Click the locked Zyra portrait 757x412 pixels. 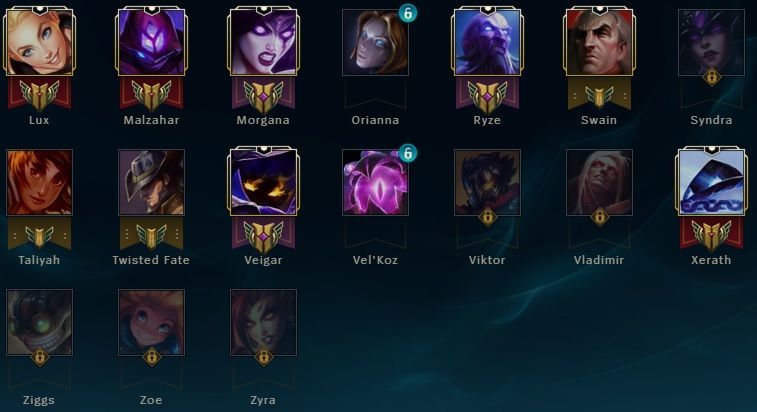263,323
